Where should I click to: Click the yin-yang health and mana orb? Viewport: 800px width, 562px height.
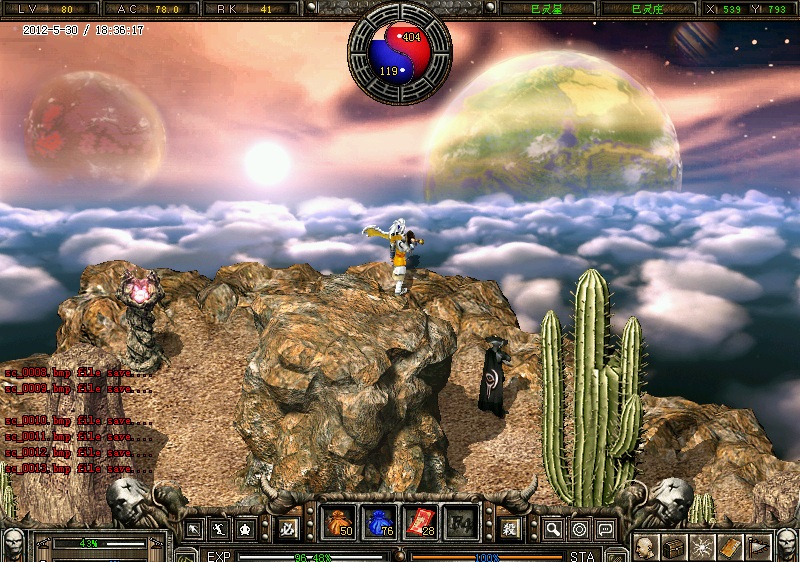(x=400, y=53)
